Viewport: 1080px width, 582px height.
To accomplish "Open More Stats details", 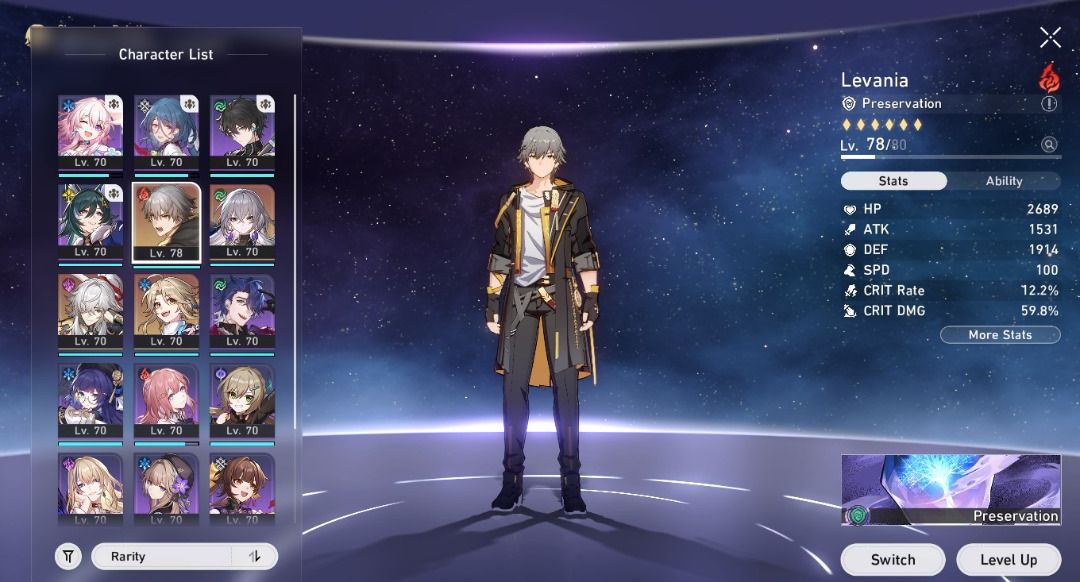I will pyautogui.click(x=1000, y=335).
